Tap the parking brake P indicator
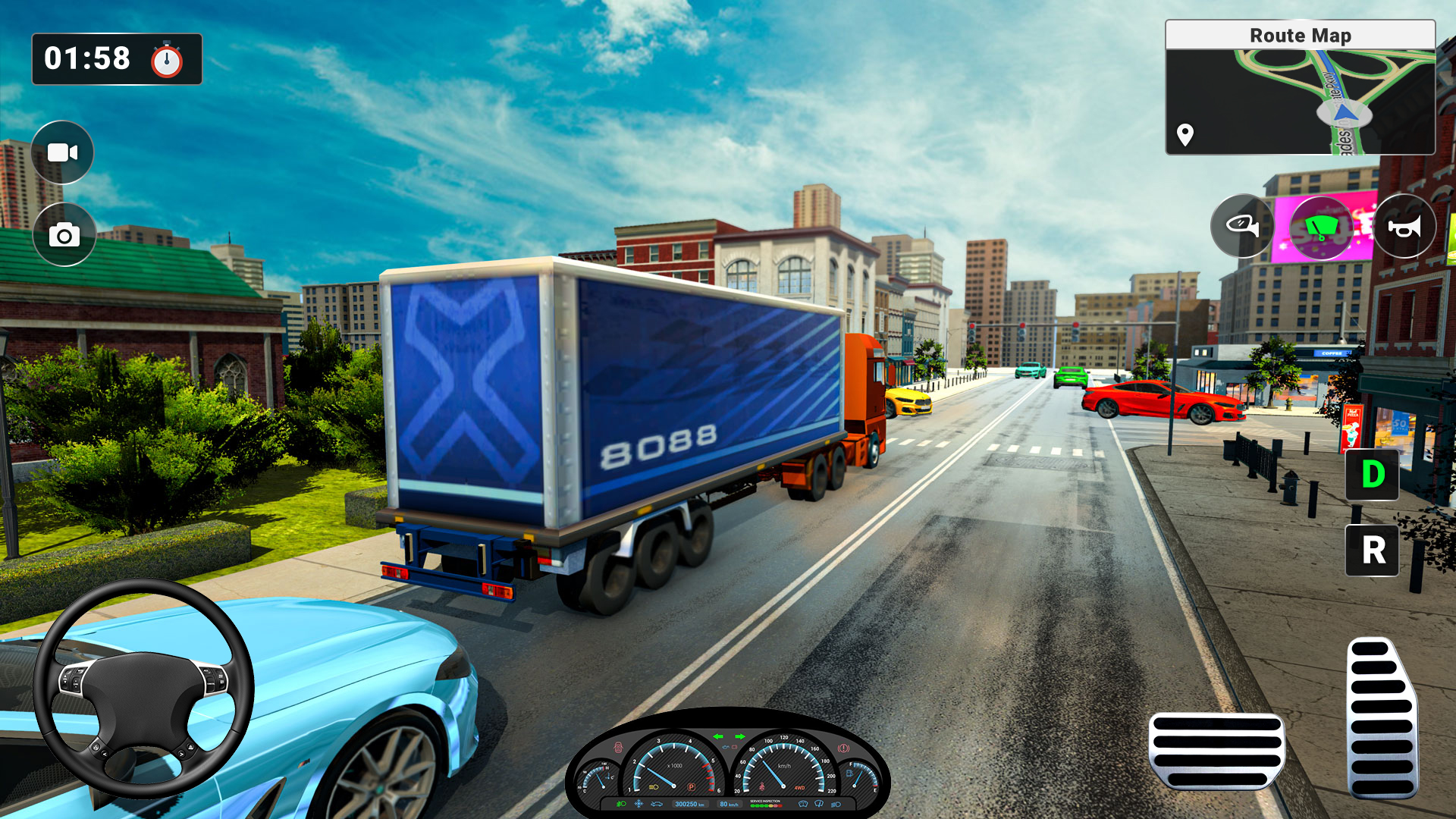 692,787
